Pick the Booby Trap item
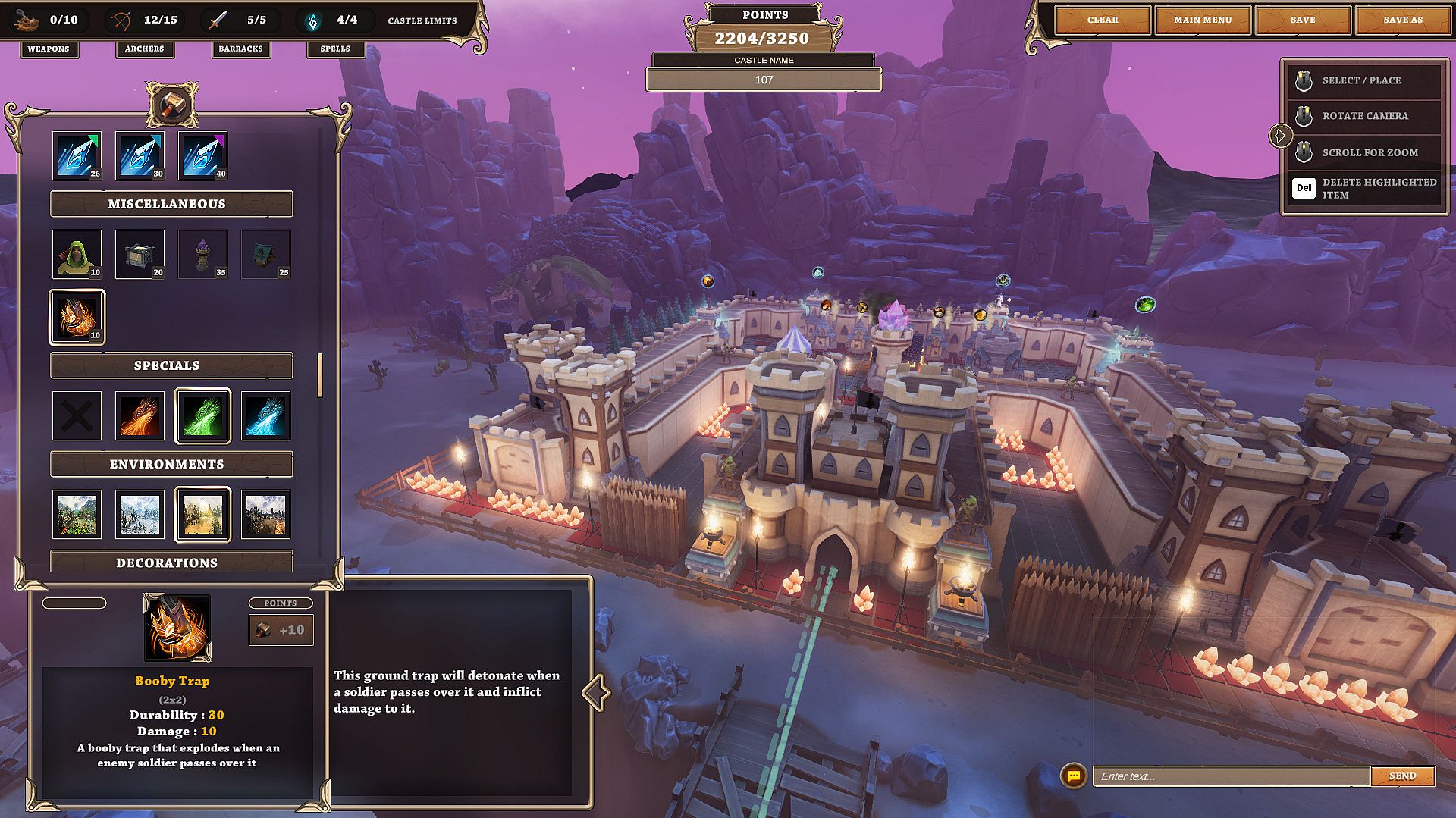 pyautogui.click(x=77, y=317)
